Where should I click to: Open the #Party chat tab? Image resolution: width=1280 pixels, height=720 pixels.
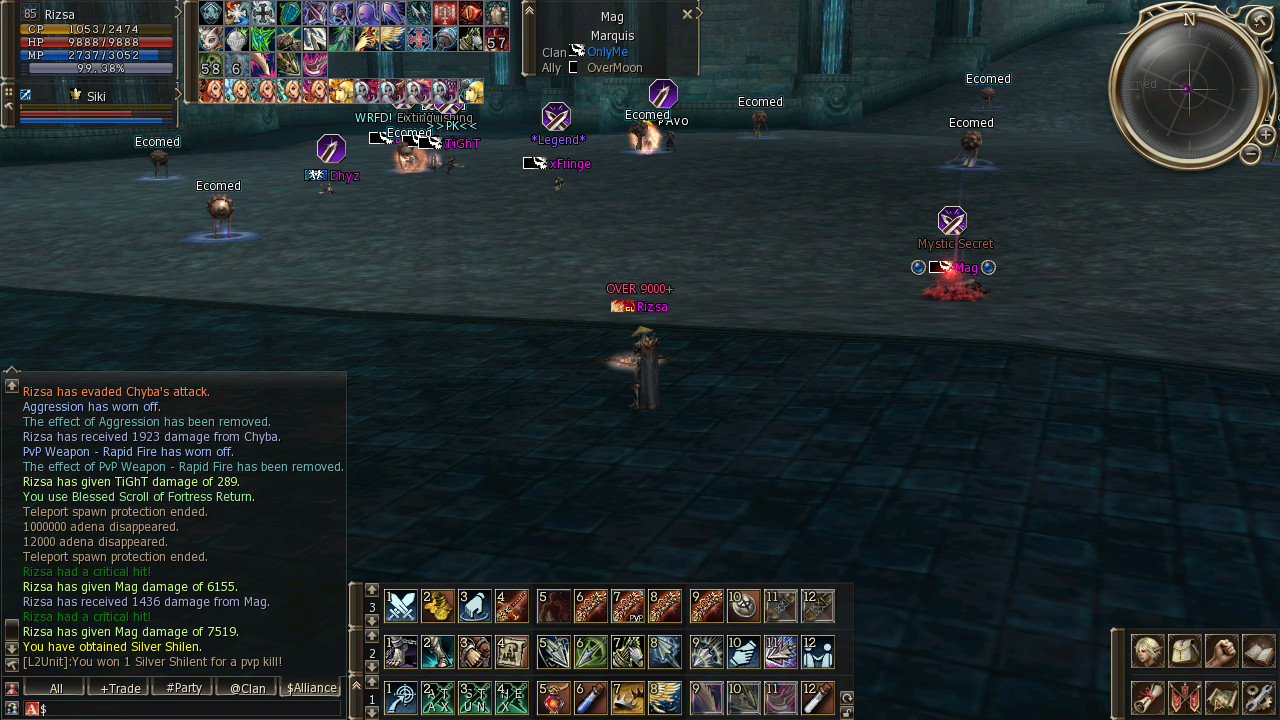point(183,688)
